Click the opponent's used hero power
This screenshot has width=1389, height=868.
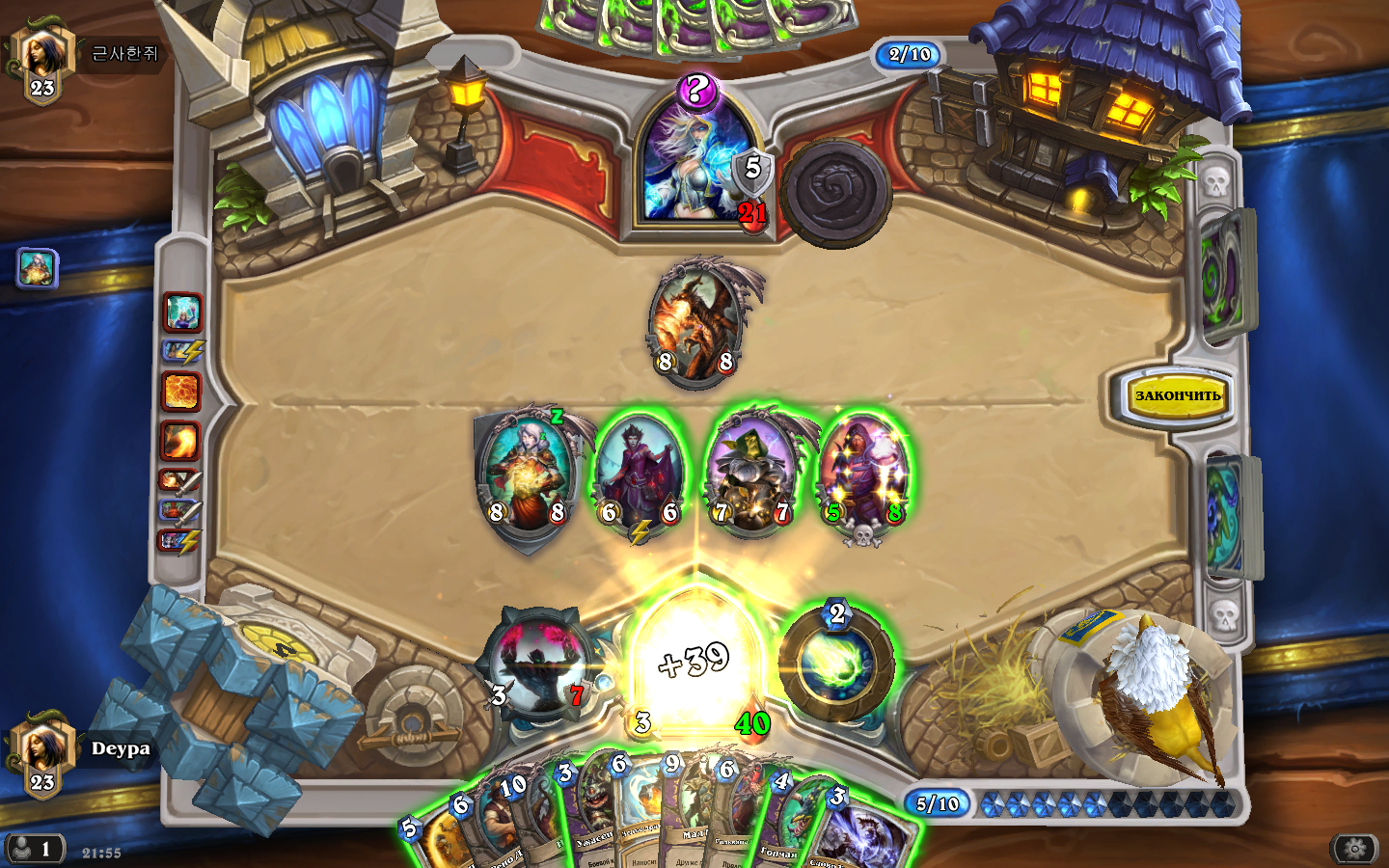835,191
